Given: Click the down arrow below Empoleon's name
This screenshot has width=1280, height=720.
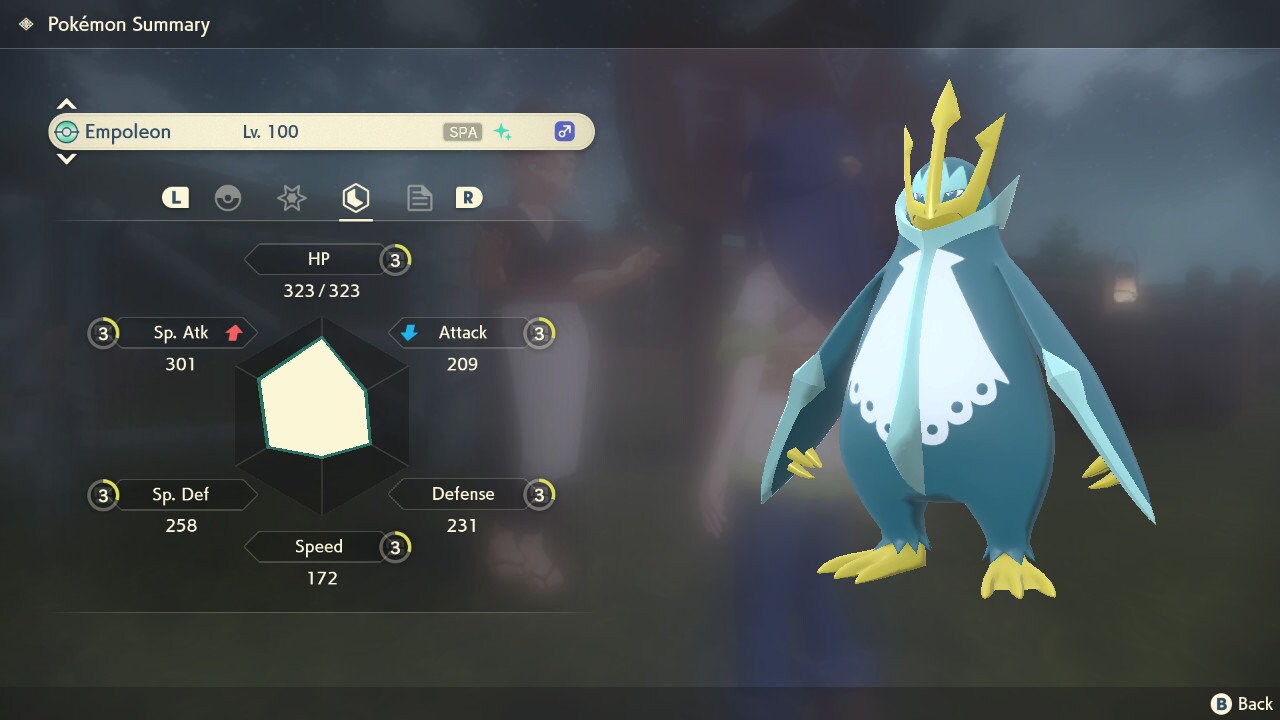Looking at the screenshot, I should tap(66, 158).
